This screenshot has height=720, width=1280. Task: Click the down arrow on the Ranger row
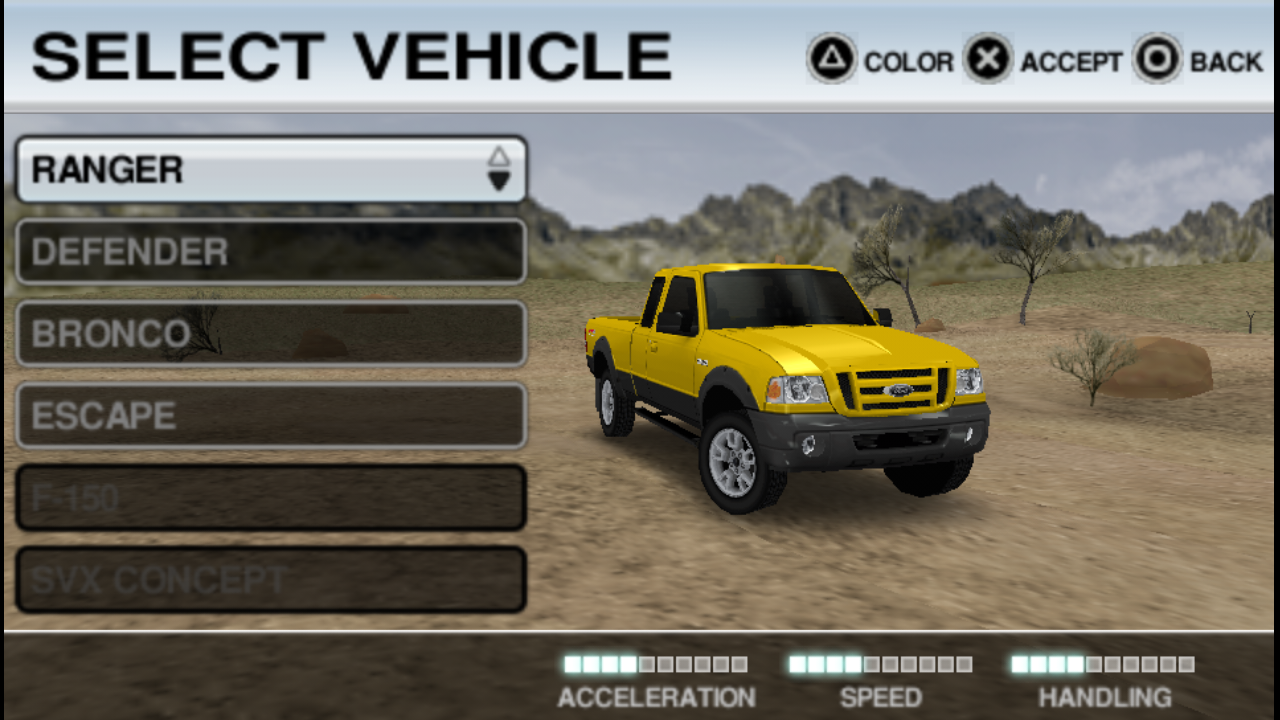pos(499,181)
